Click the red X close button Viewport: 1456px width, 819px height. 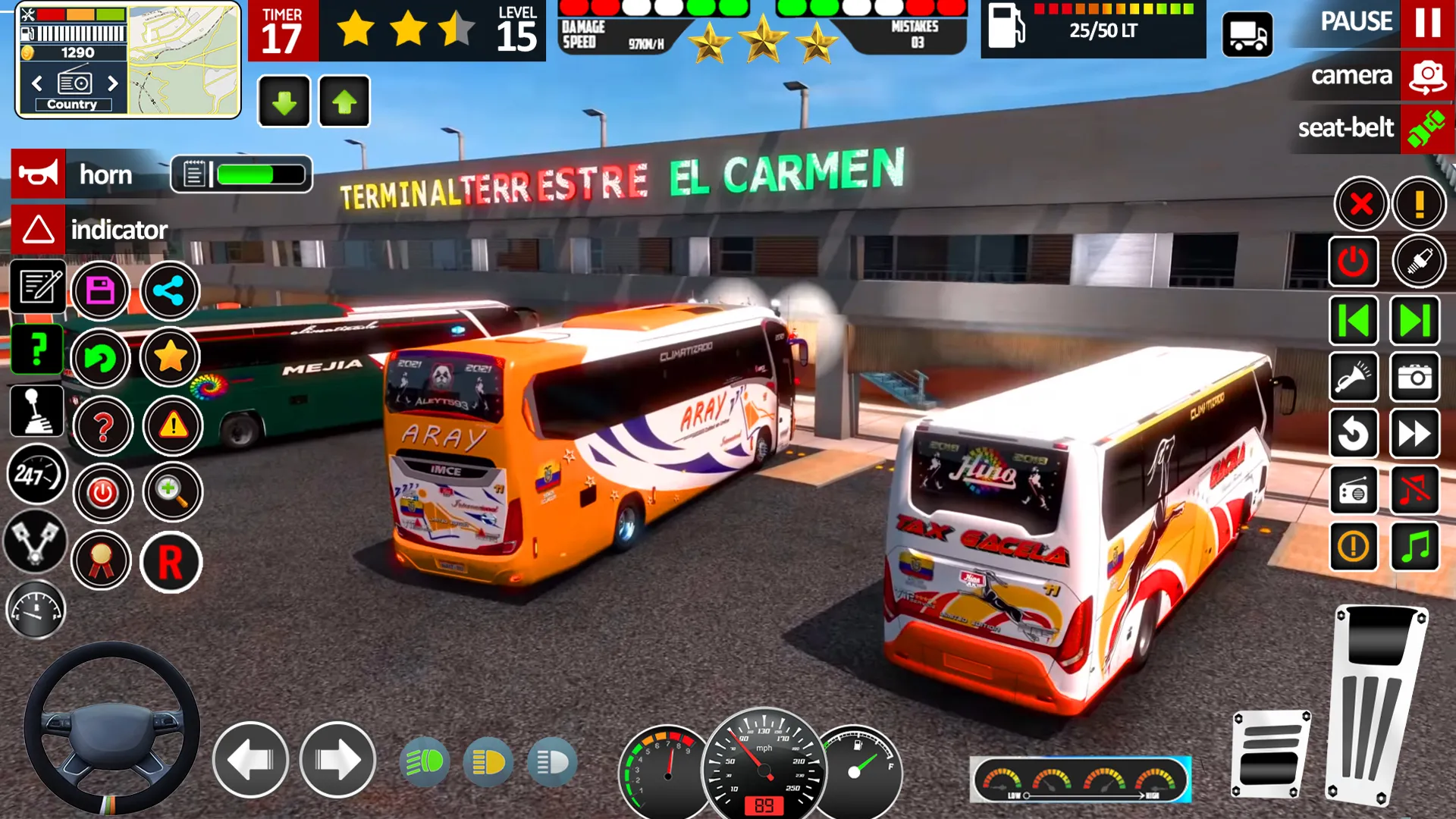[1361, 204]
